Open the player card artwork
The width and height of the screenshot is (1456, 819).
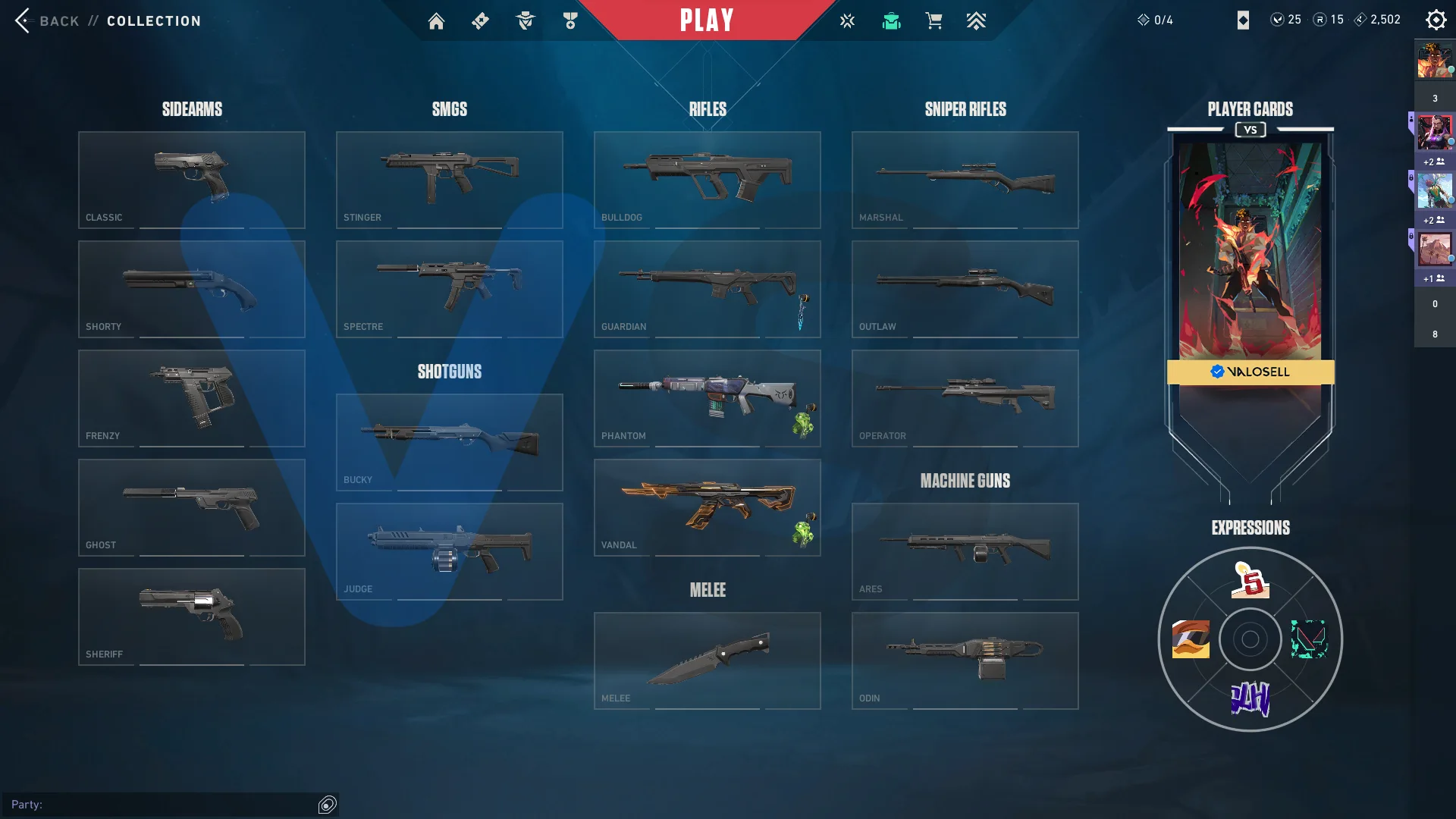(x=1250, y=250)
